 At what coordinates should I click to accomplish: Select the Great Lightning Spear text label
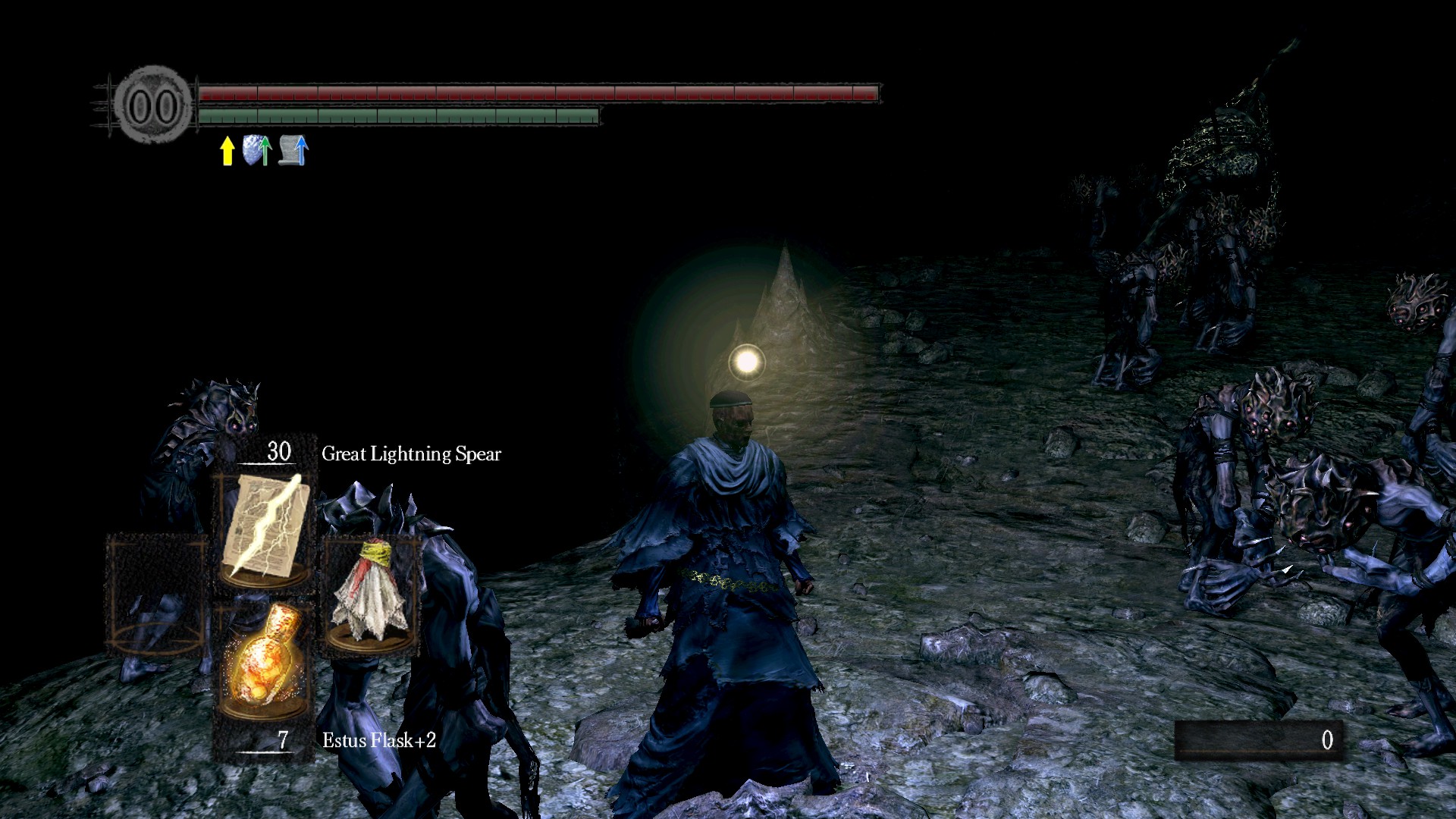[411, 453]
